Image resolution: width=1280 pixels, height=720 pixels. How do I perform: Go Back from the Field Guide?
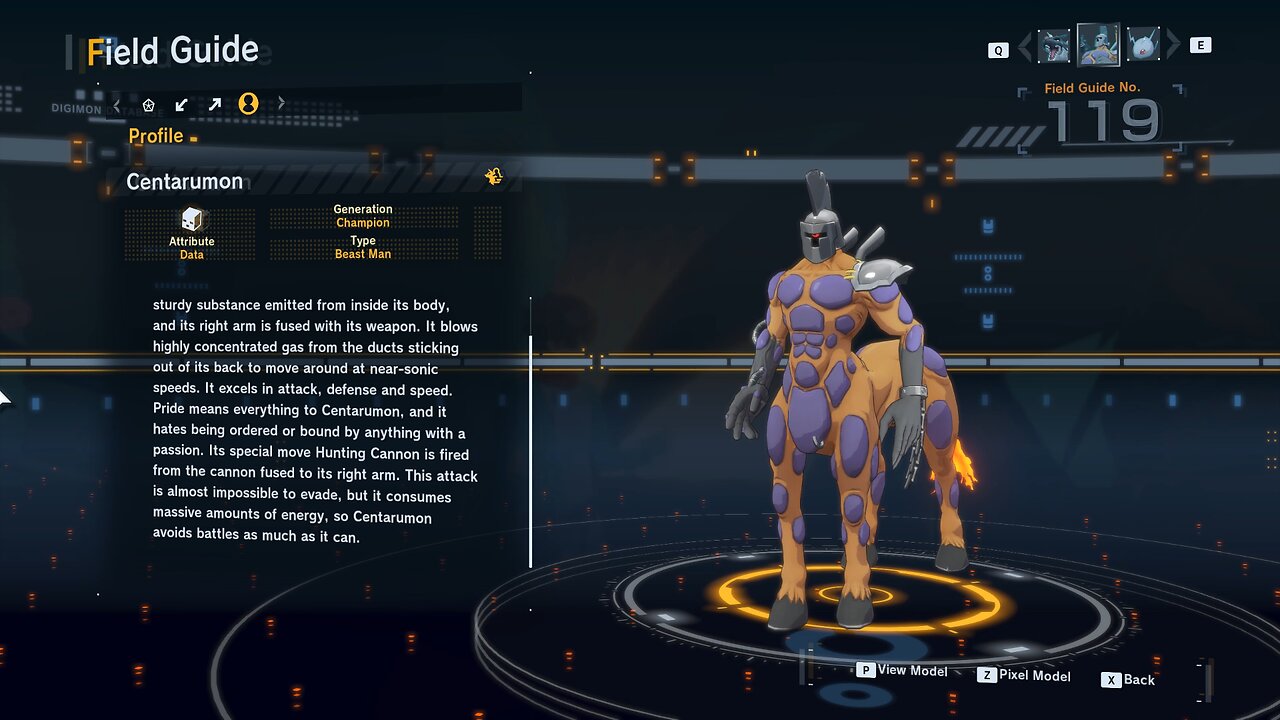pyautogui.click(x=1129, y=680)
